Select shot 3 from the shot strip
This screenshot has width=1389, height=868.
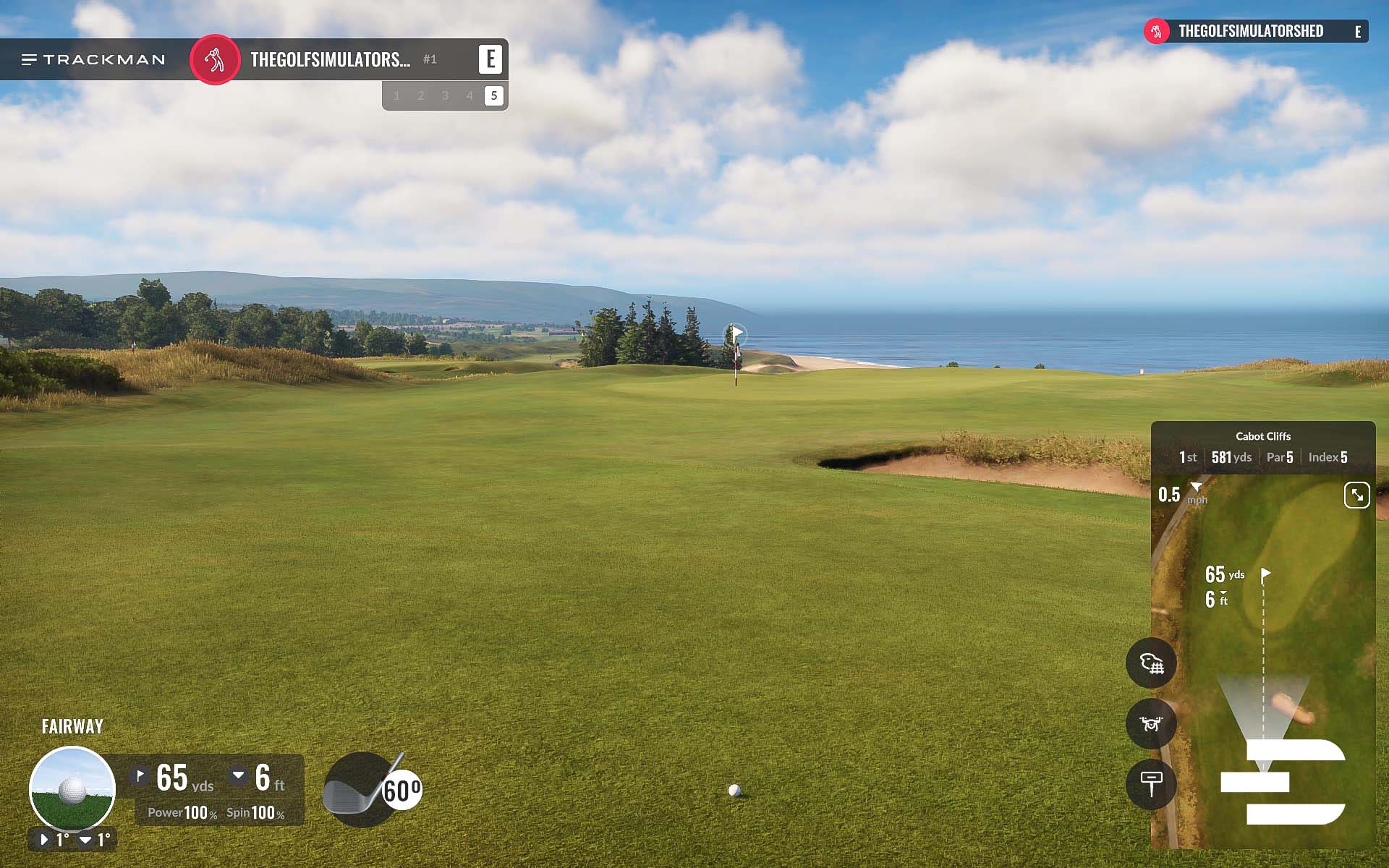click(445, 95)
